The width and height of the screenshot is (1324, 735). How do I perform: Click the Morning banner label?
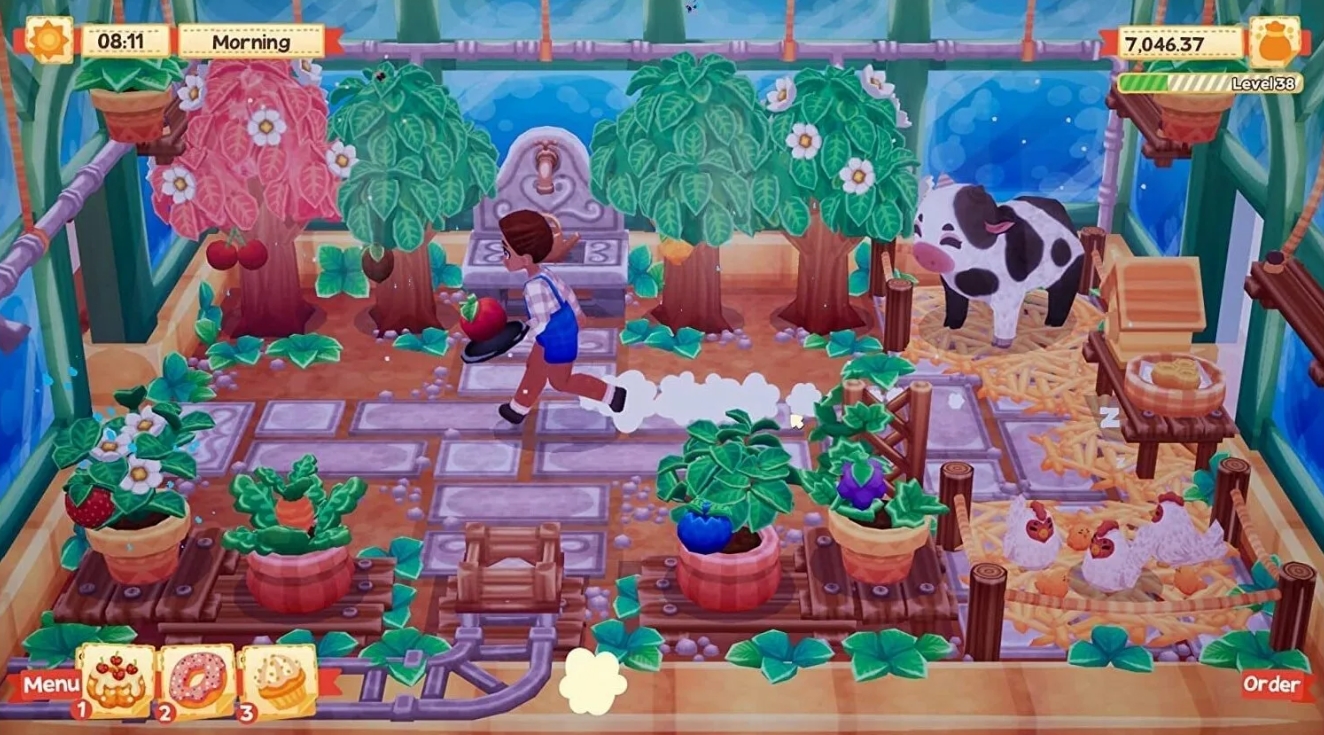point(250,43)
